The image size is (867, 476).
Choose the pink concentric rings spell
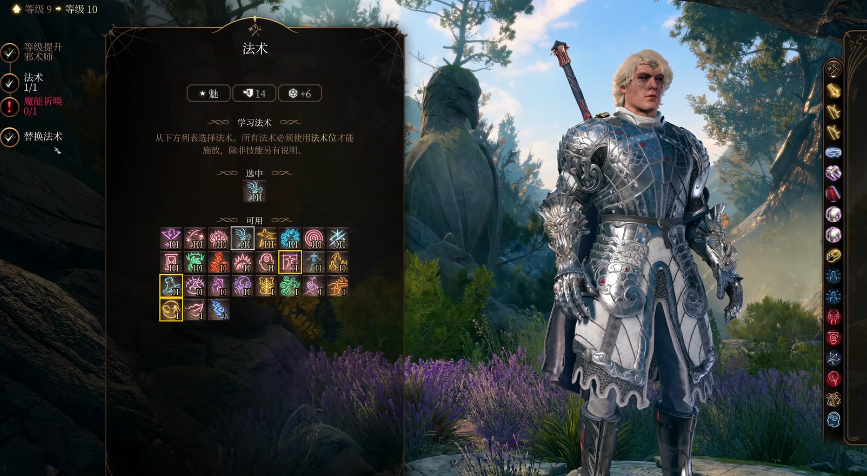[x=314, y=237]
